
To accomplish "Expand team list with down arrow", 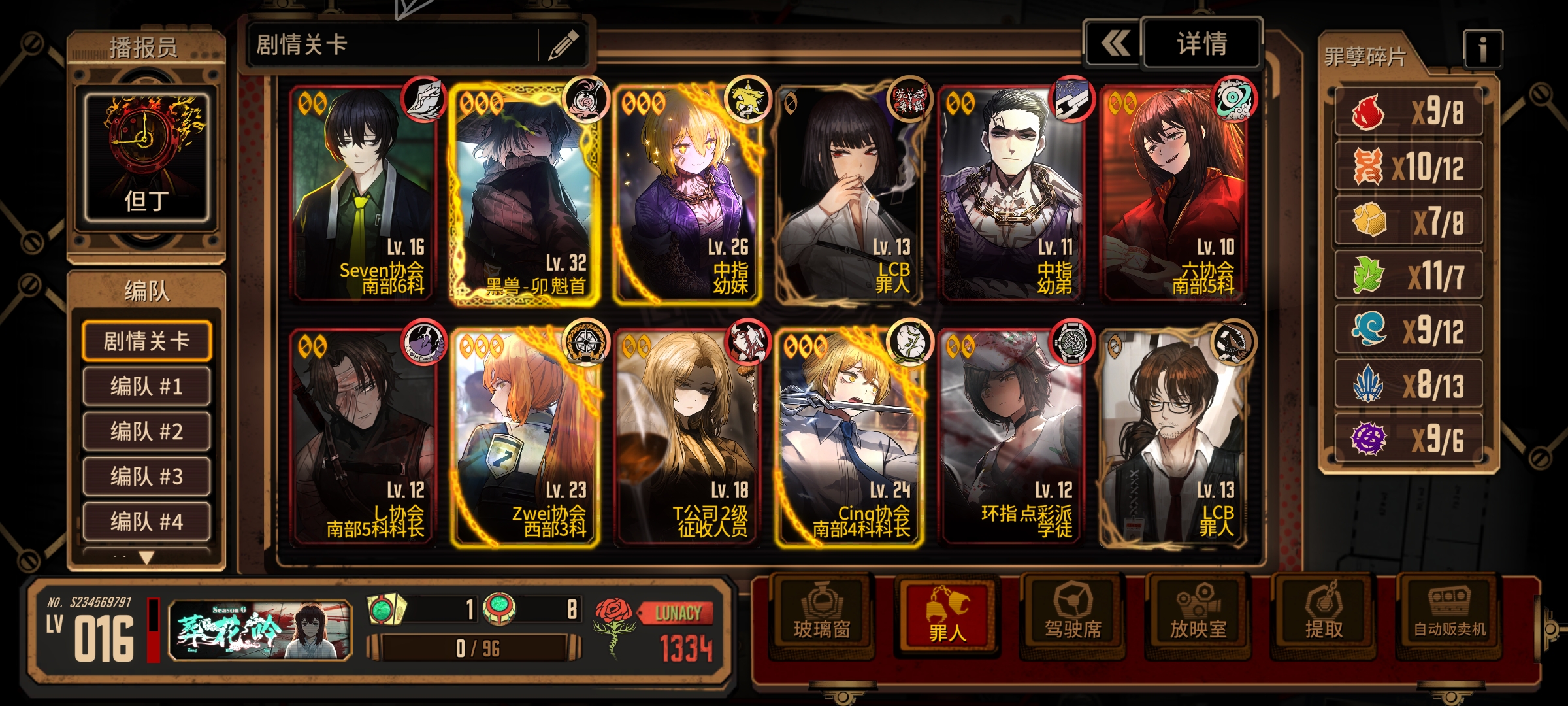I will (x=146, y=558).
